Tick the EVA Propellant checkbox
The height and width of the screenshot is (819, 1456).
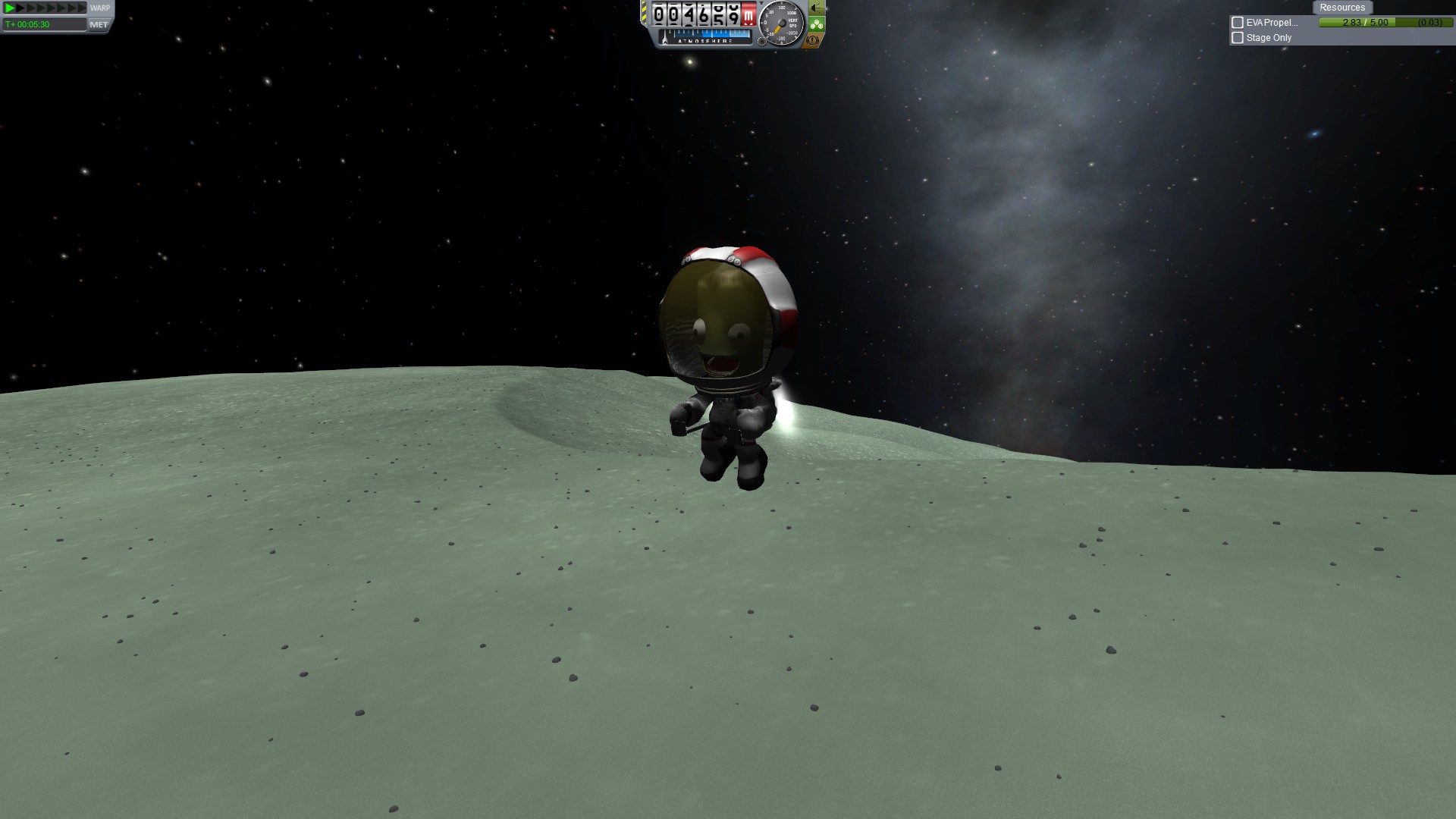[x=1238, y=23]
